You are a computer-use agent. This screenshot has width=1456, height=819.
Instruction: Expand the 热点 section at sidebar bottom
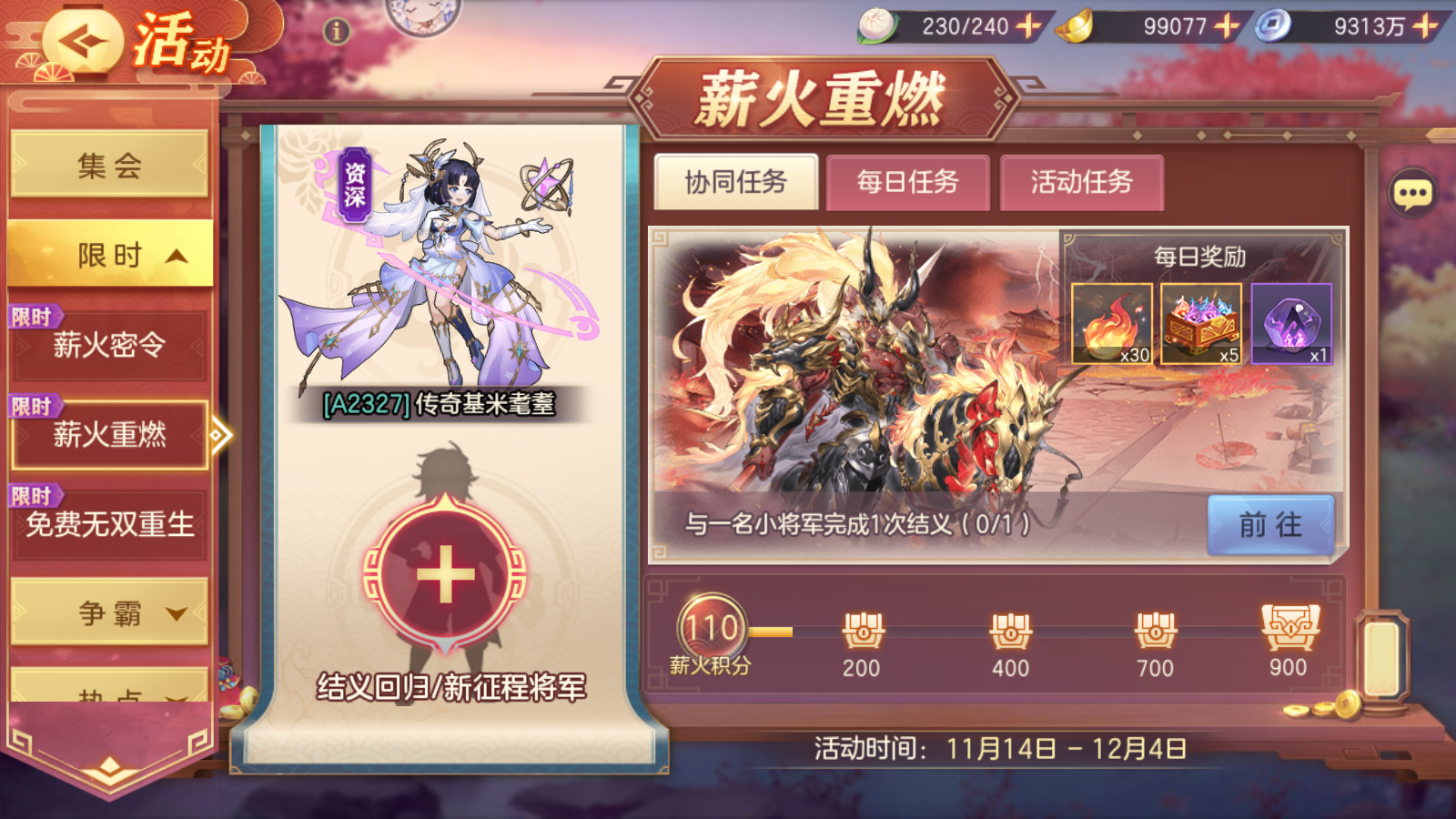coord(107,692)
